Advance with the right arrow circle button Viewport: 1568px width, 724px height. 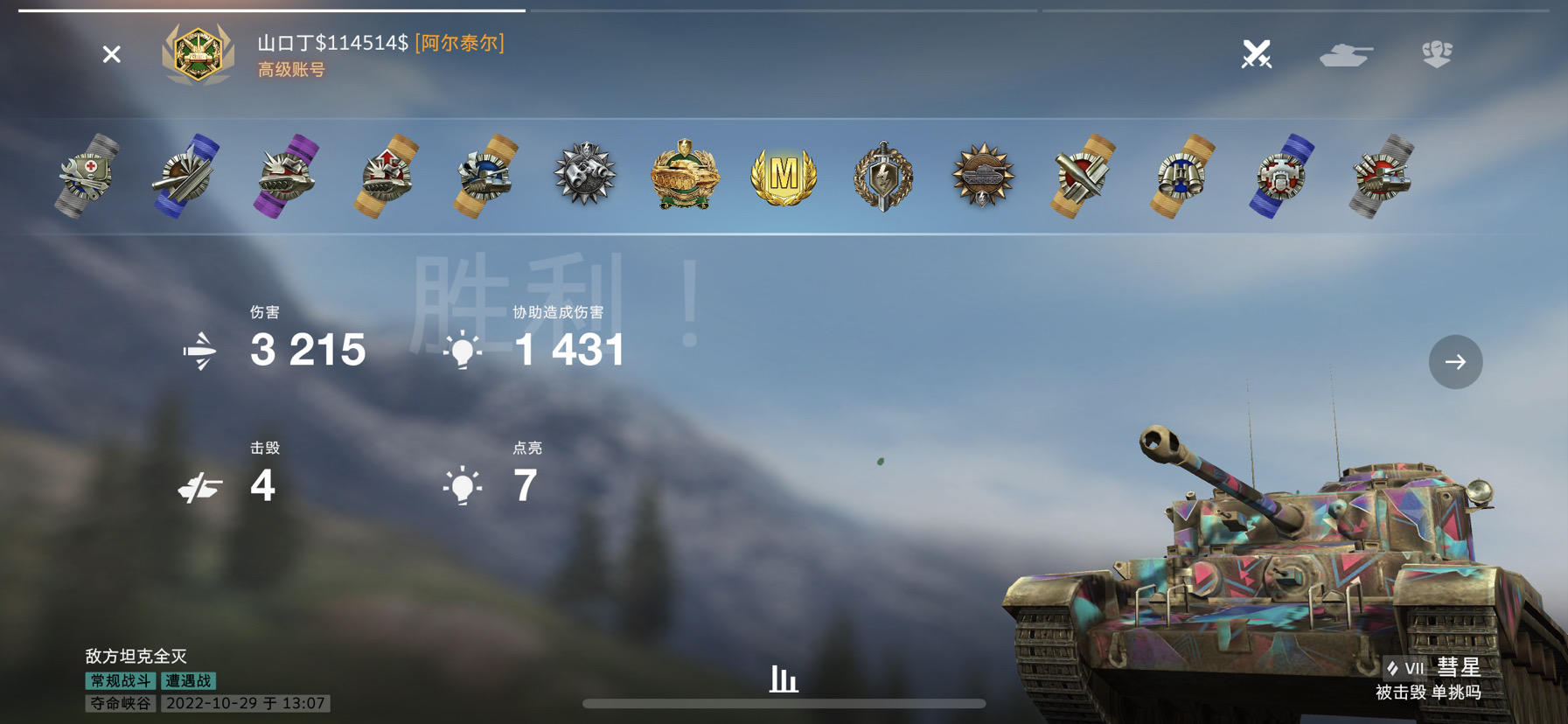[x=1455, y=361]
